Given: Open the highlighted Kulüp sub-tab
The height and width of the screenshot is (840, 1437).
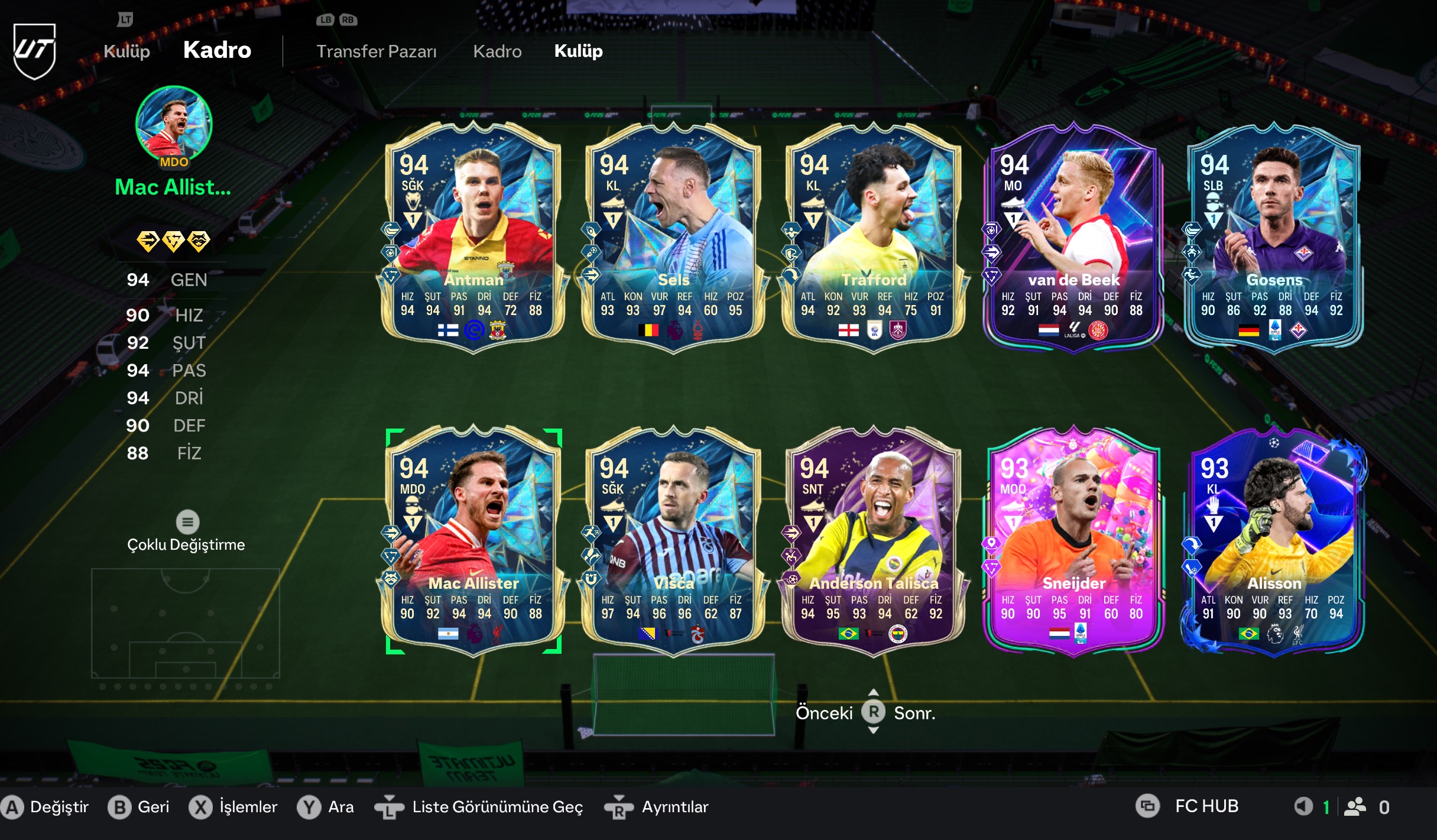Looking at the screenshot, I should pos(578,51).
